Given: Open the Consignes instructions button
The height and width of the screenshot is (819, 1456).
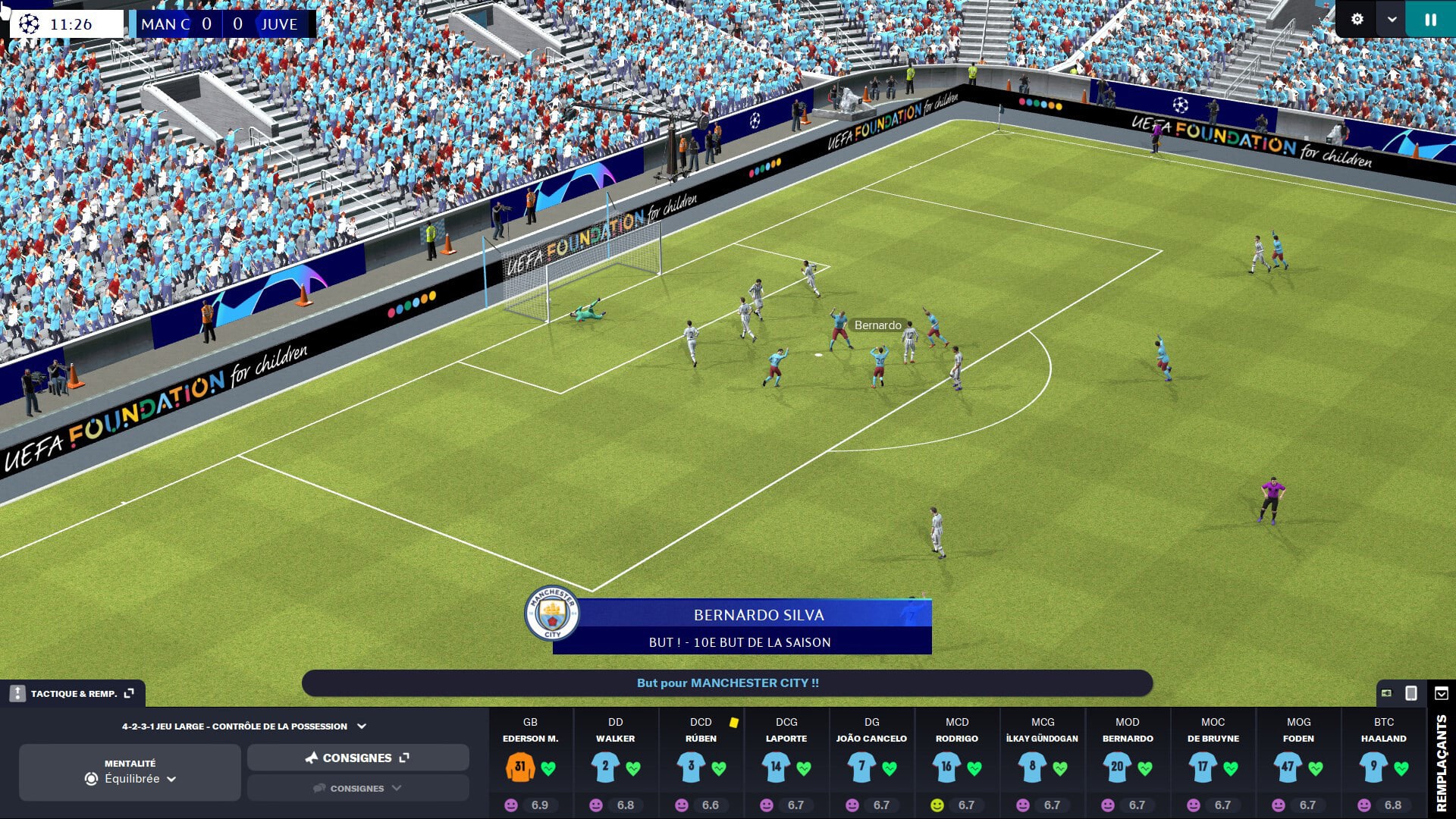Looking at the screenshot, I should 357,758.
